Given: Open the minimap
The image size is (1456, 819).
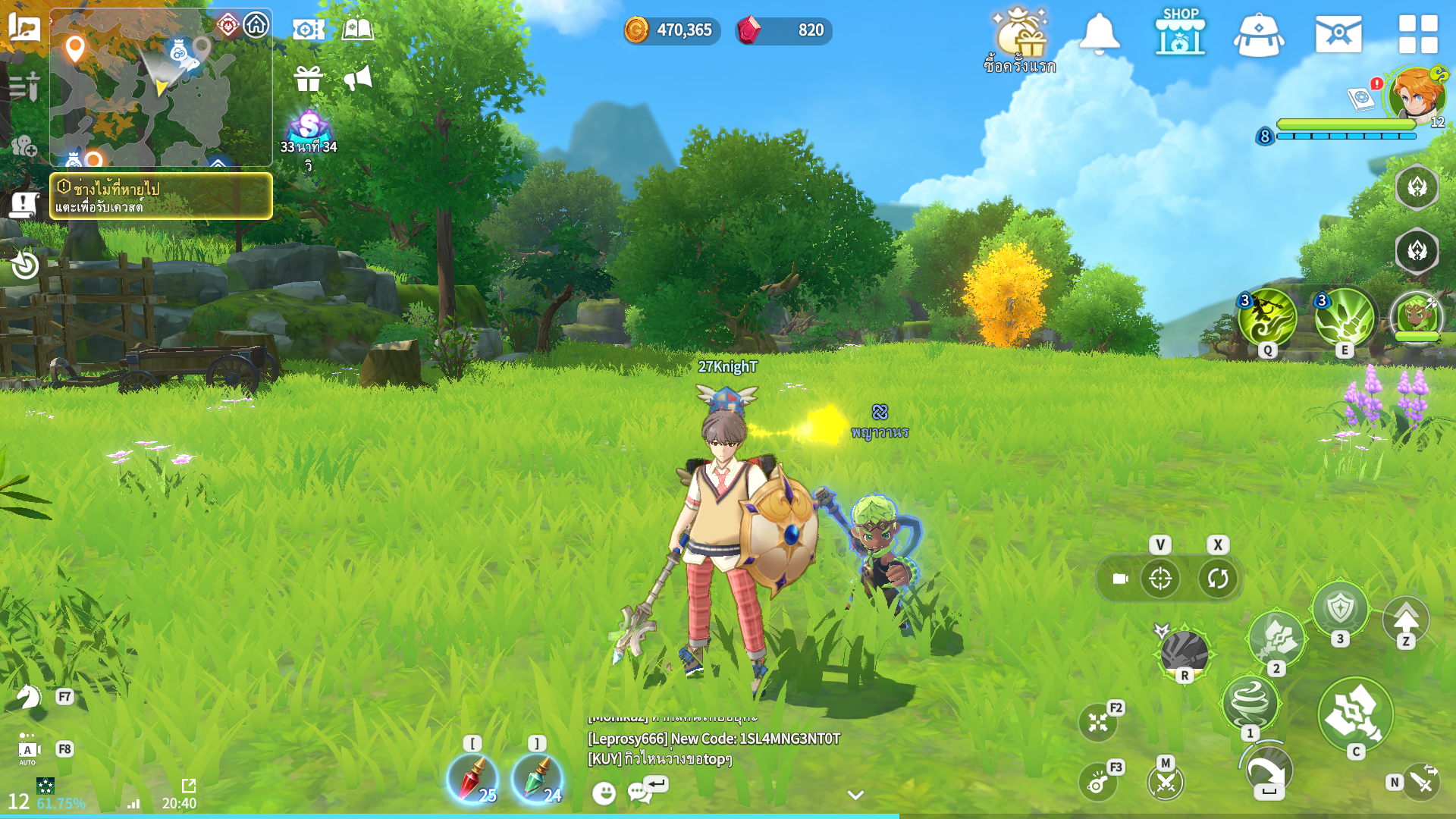Looking at the screenshot, I should (161, 87).
